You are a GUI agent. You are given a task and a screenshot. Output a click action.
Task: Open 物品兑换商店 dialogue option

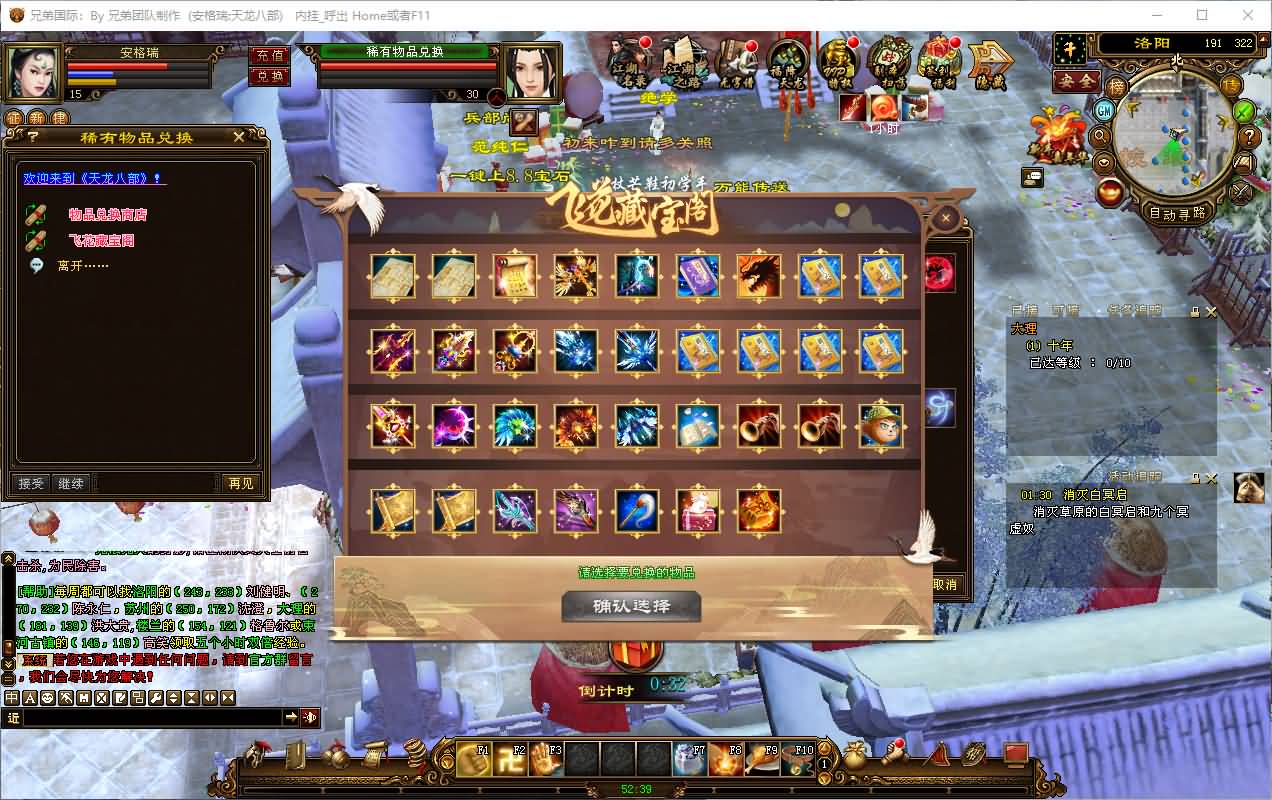click(x=107, y=214)
